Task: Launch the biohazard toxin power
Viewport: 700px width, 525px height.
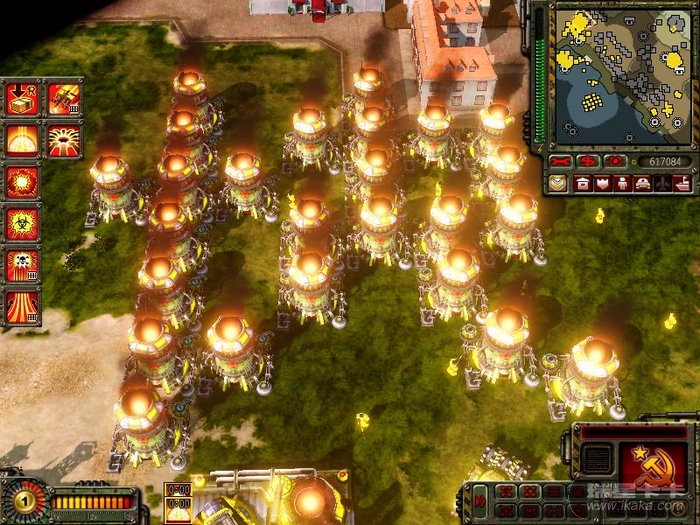Action: click(x=21, y=224)
